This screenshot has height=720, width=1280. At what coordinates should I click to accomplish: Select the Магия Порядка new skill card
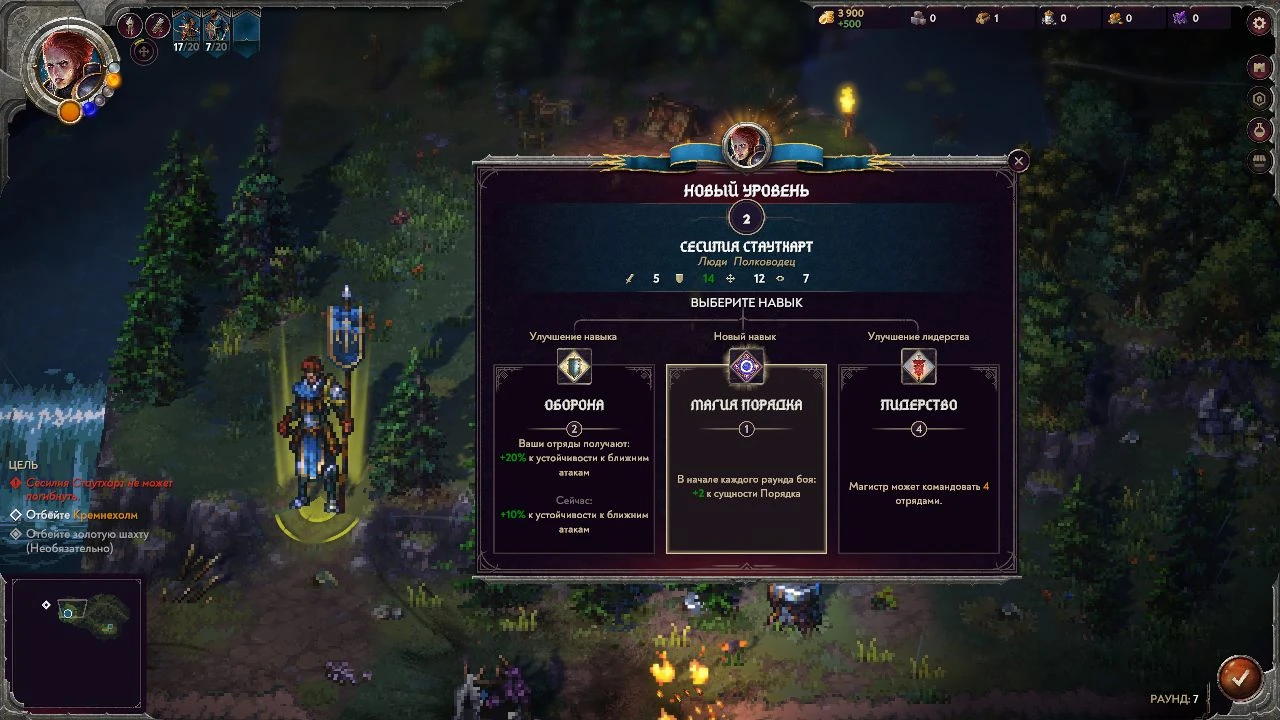pyautogui.click(x=746, y=458)
